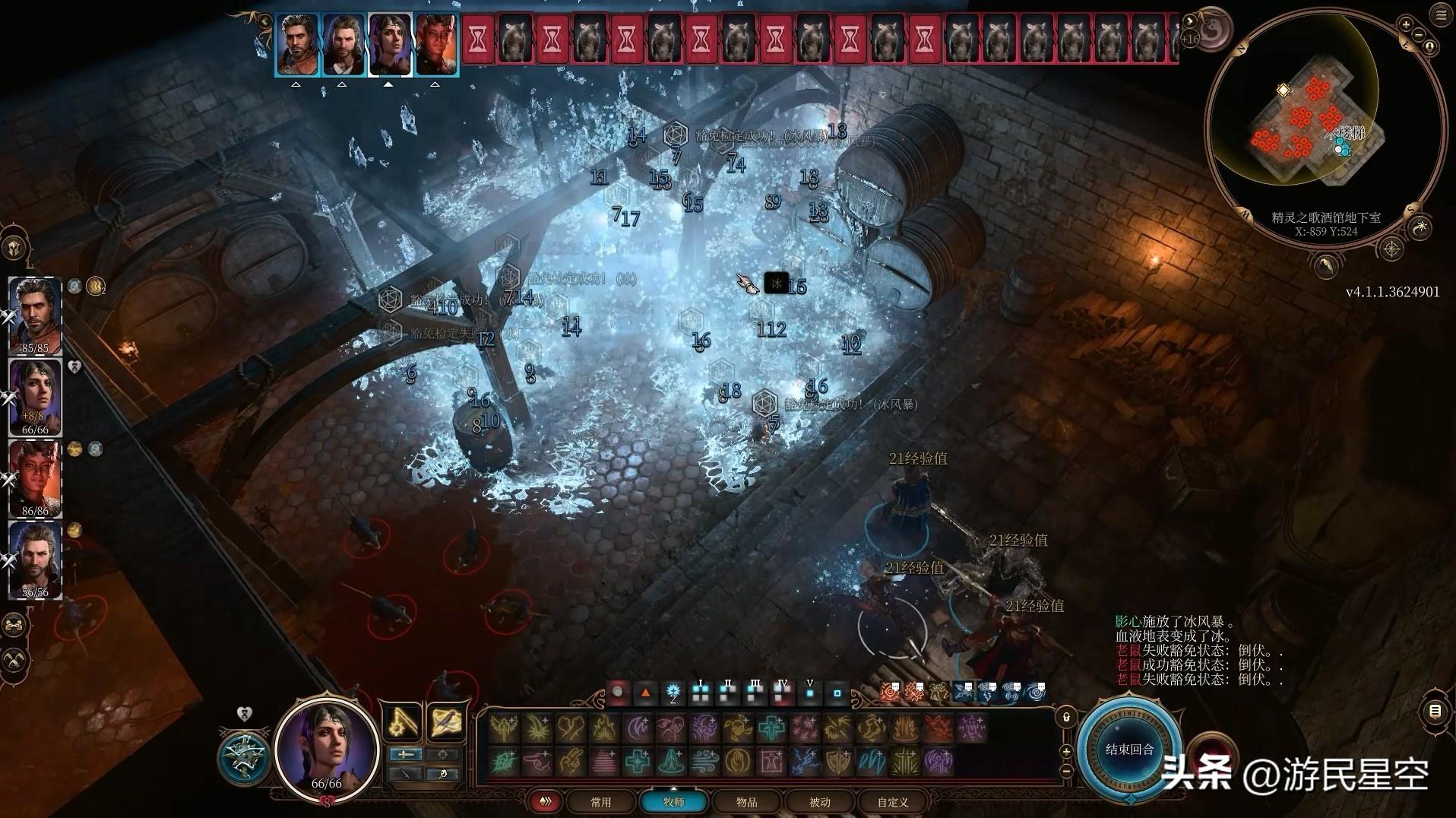This screenshot has width=1456, height=818.
Task: End the turn with 结束回合 button
Action: coord(1129,750)
